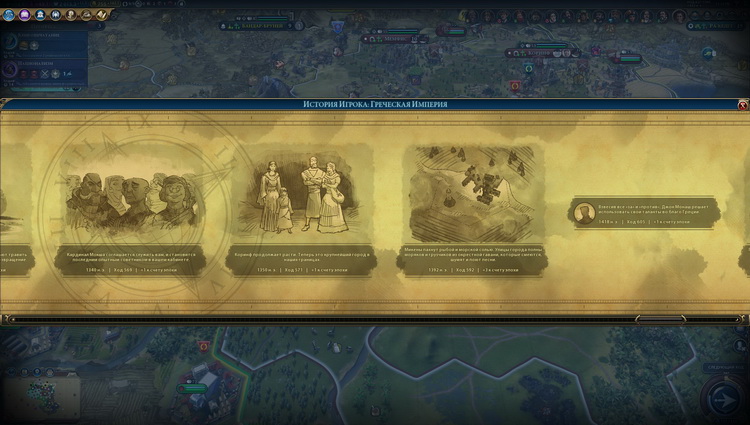The width and height of the screenshot is (750, 425).
Task: Close the Greek Empire player history window
Action: (x=742, y=104)
